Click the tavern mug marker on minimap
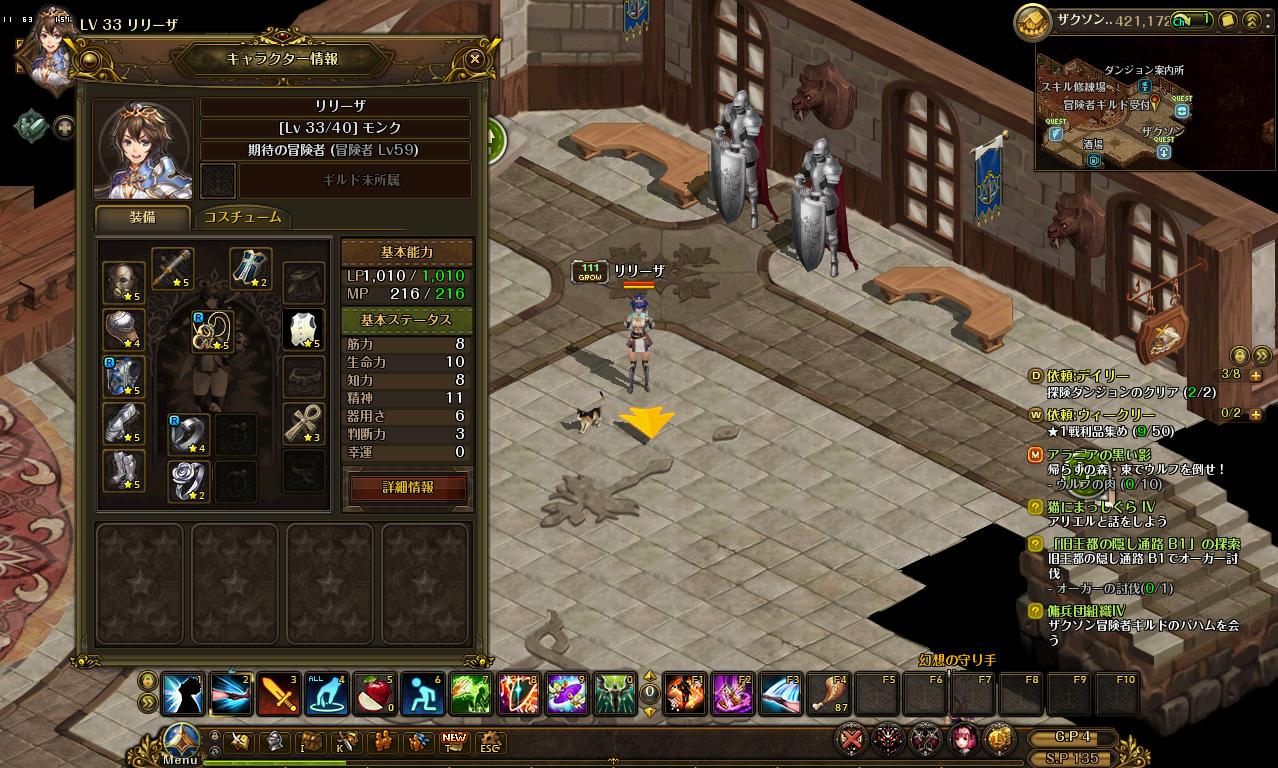 pos(1094,159)
